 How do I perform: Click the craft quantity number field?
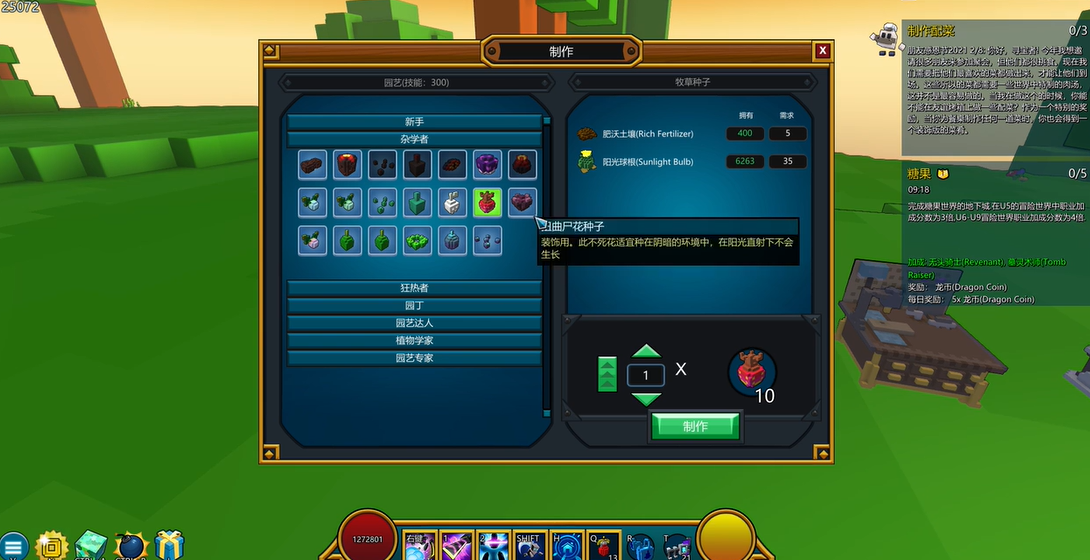click(x=646, y=375)
